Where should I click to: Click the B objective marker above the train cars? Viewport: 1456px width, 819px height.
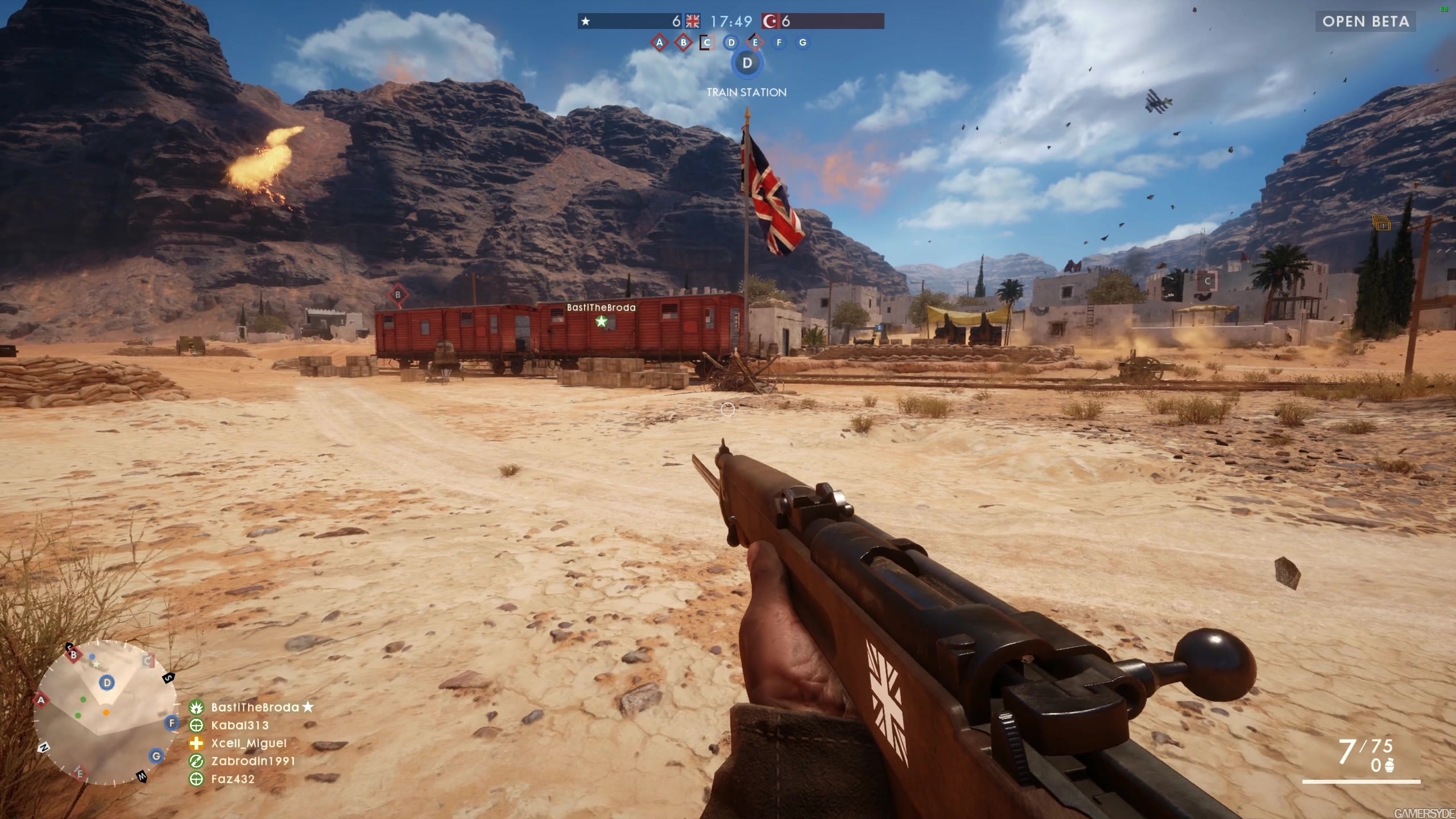click(x=398, y=295)
